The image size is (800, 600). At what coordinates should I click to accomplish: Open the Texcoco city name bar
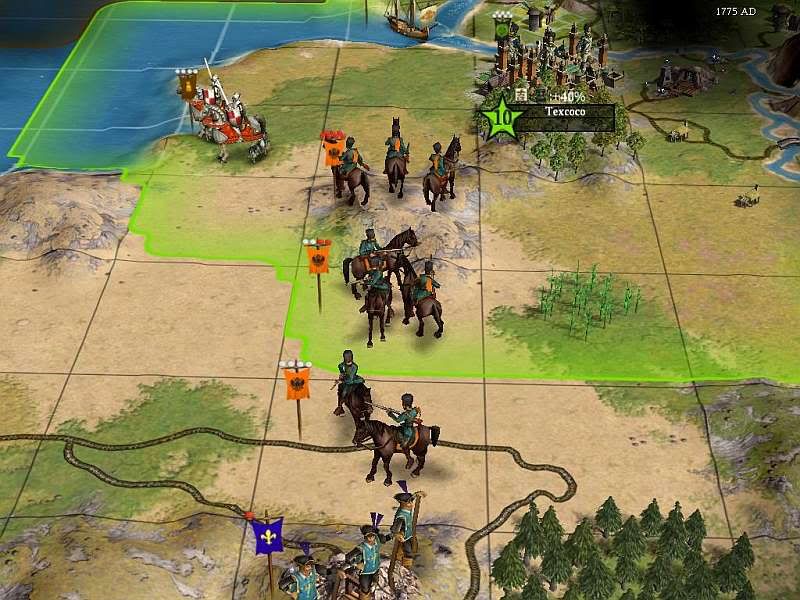coord(565,114)
